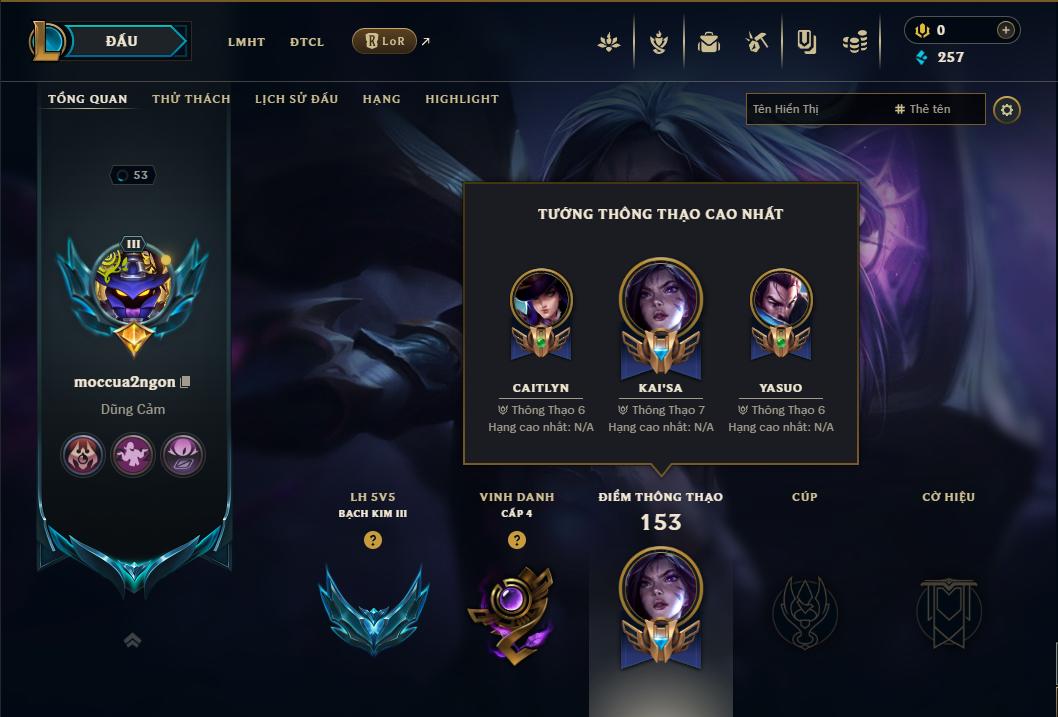This screenshot has height=717, width=1058.
Task: Open the HIGHLIGHT tab
Action: coord(461,99)
